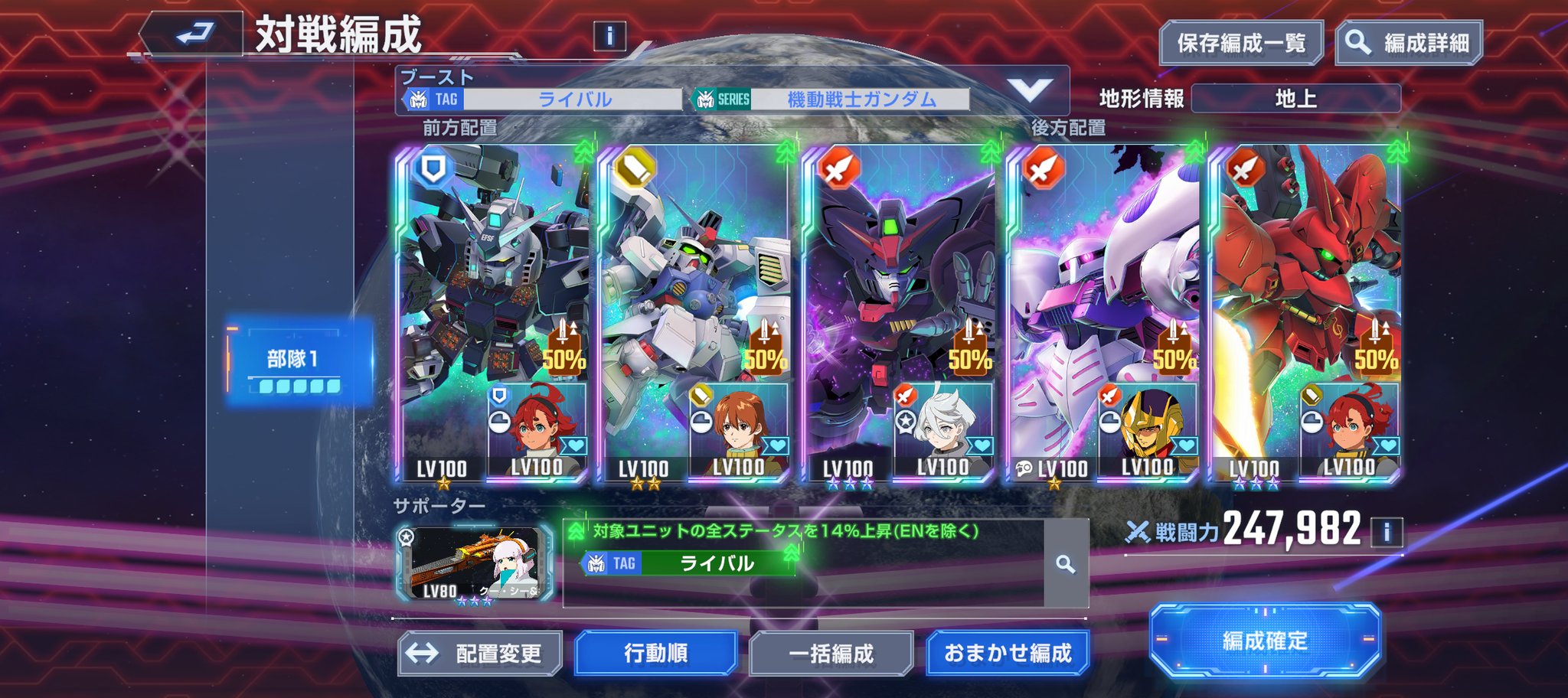Open 行動順 action order

pyautogui.click(x=656, y=654)
